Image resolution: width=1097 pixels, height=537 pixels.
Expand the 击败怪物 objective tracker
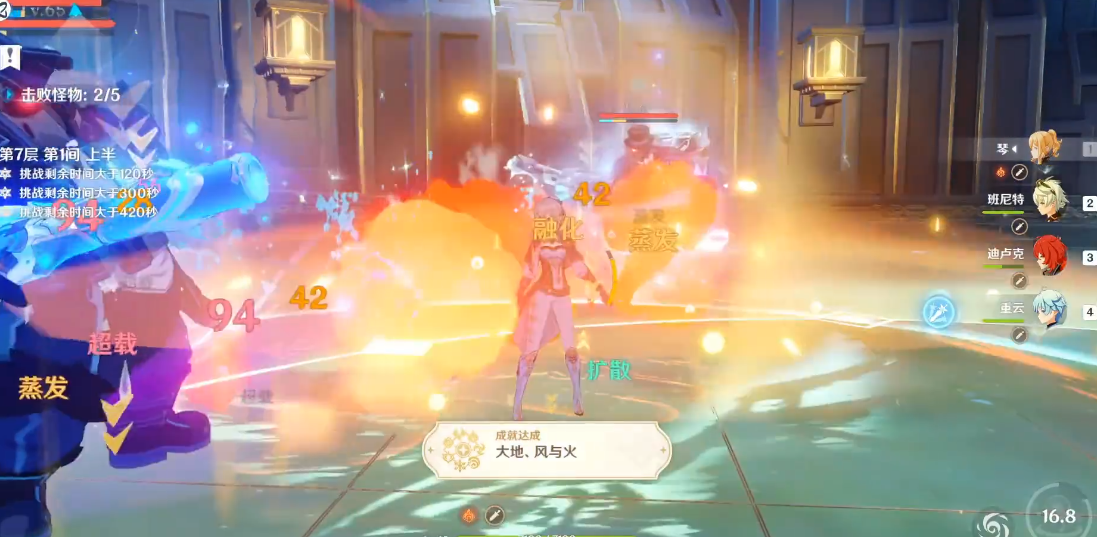62,95
